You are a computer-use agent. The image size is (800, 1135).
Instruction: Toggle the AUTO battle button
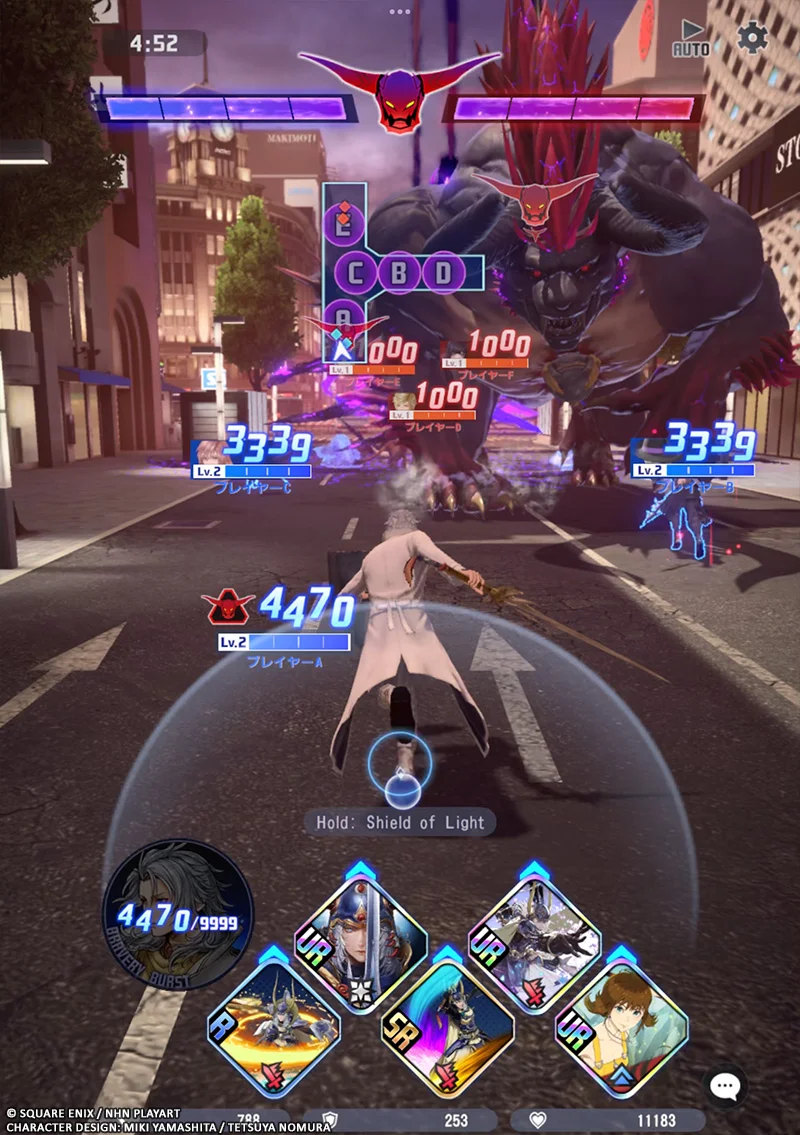[690, 38]
